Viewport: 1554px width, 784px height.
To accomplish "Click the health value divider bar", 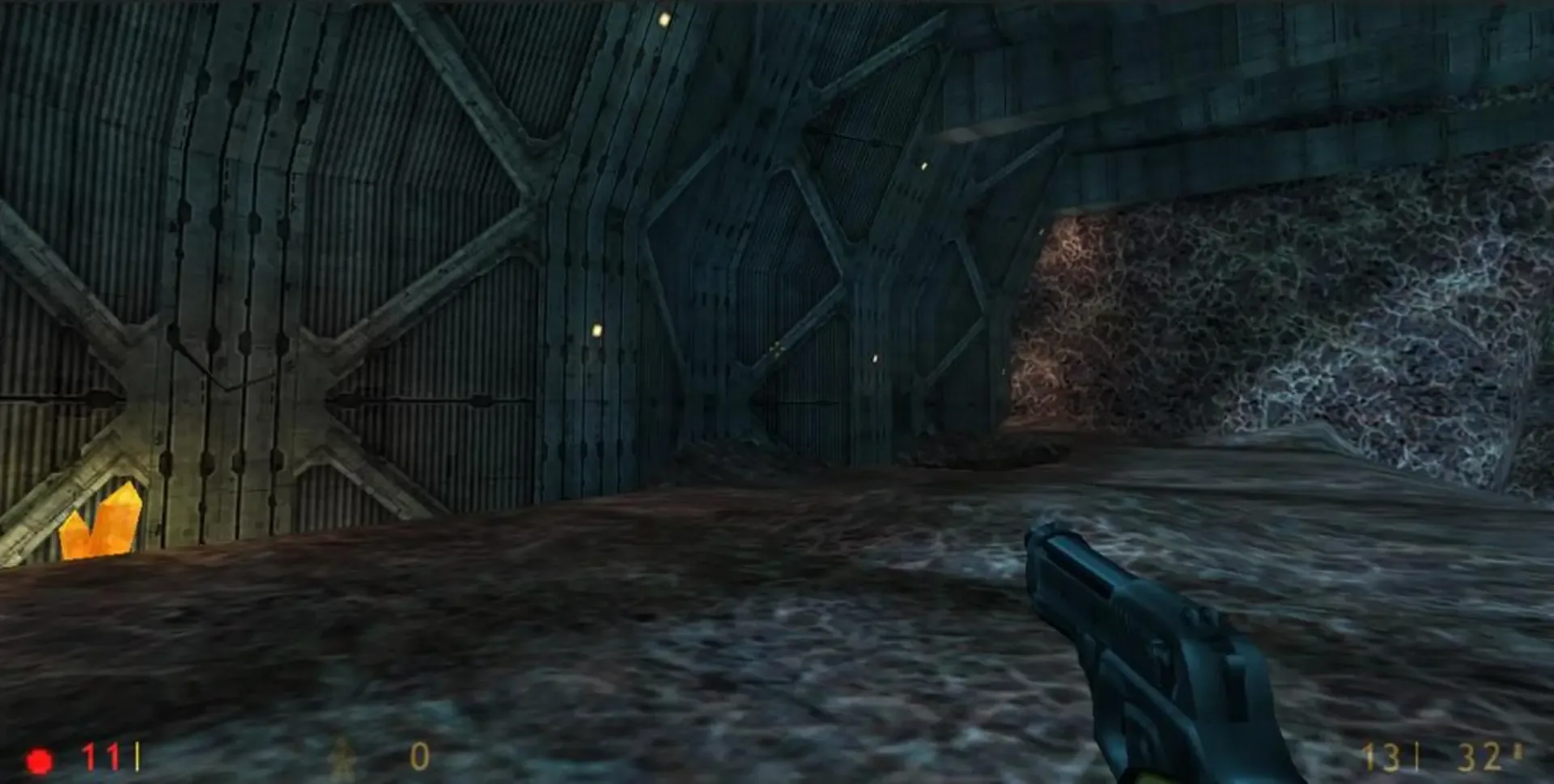I will (x=137, y=756).
